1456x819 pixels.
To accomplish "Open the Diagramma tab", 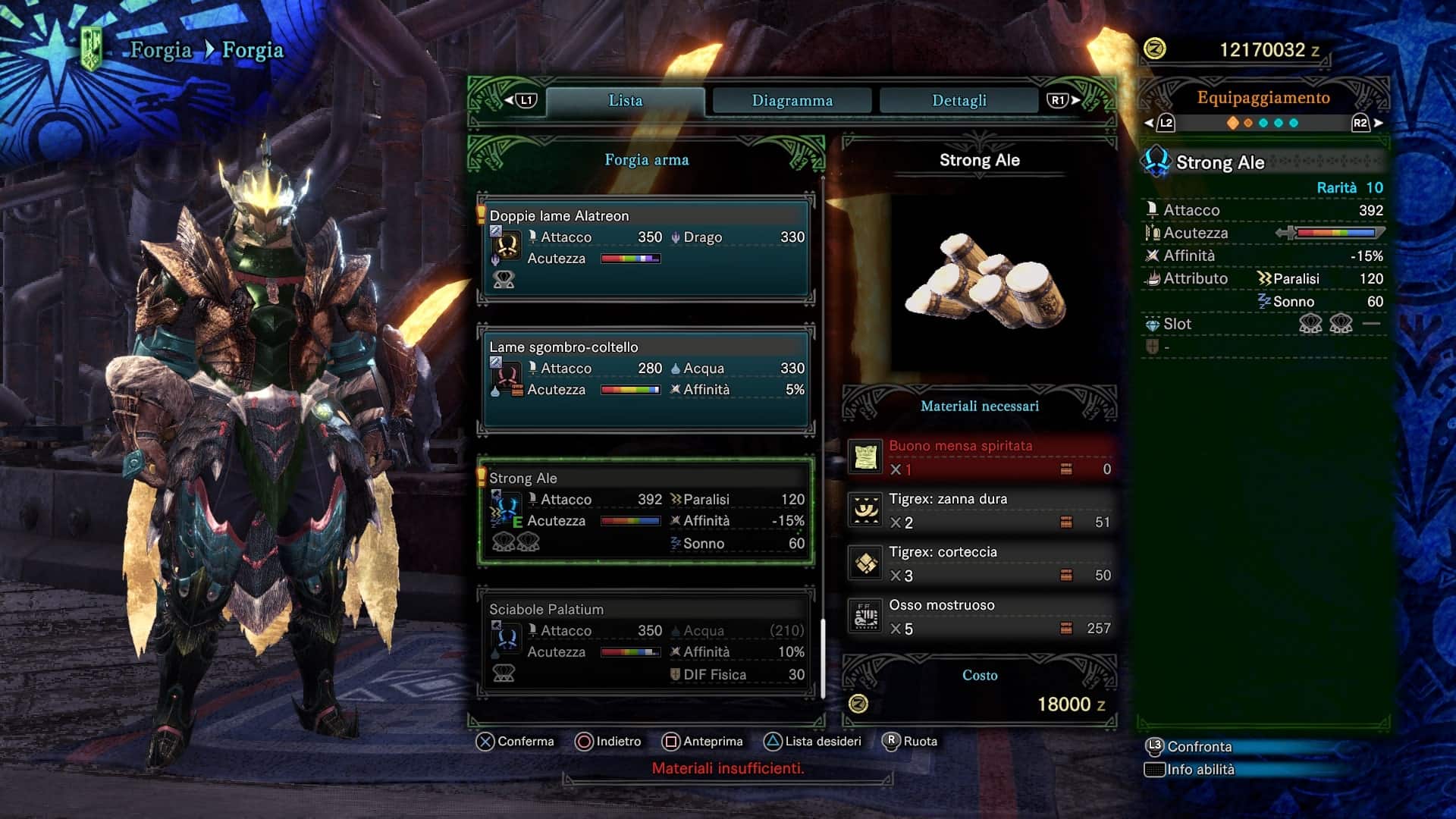I will [792, 101].
